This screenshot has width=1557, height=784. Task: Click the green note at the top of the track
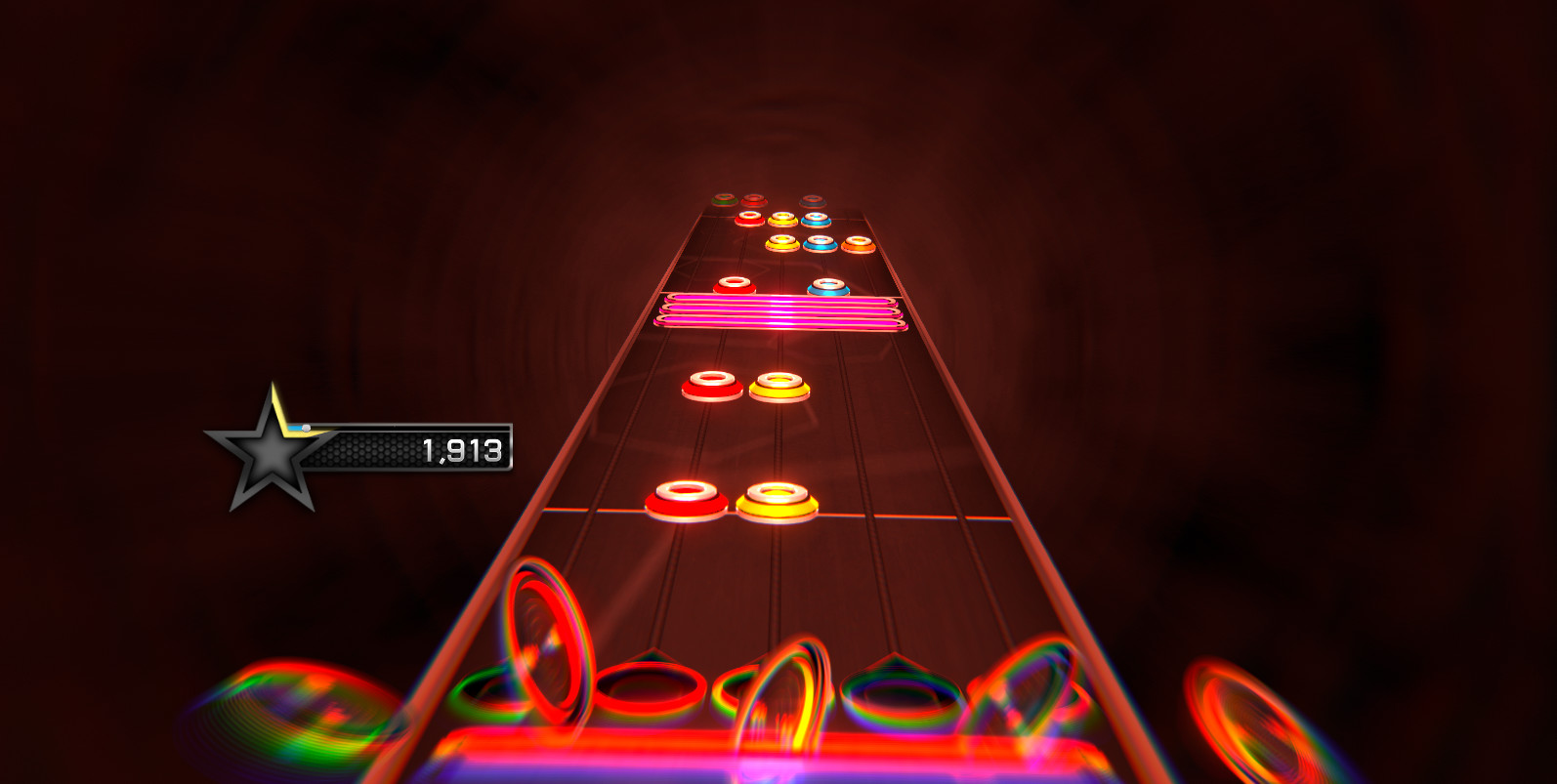point(725,198)
